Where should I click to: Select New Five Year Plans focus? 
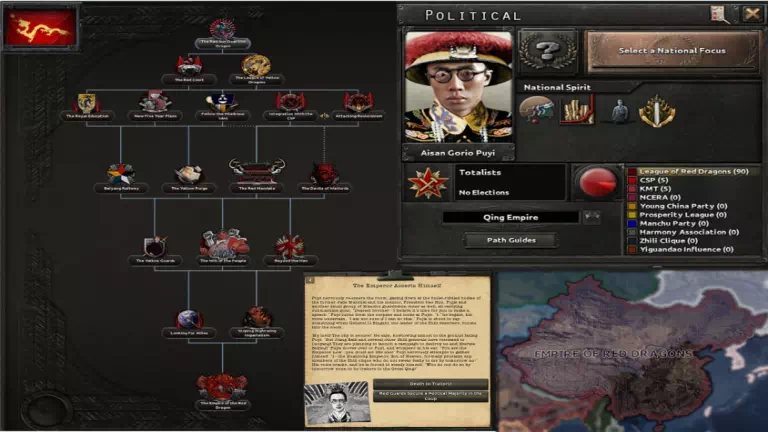(x=154, y=104)
